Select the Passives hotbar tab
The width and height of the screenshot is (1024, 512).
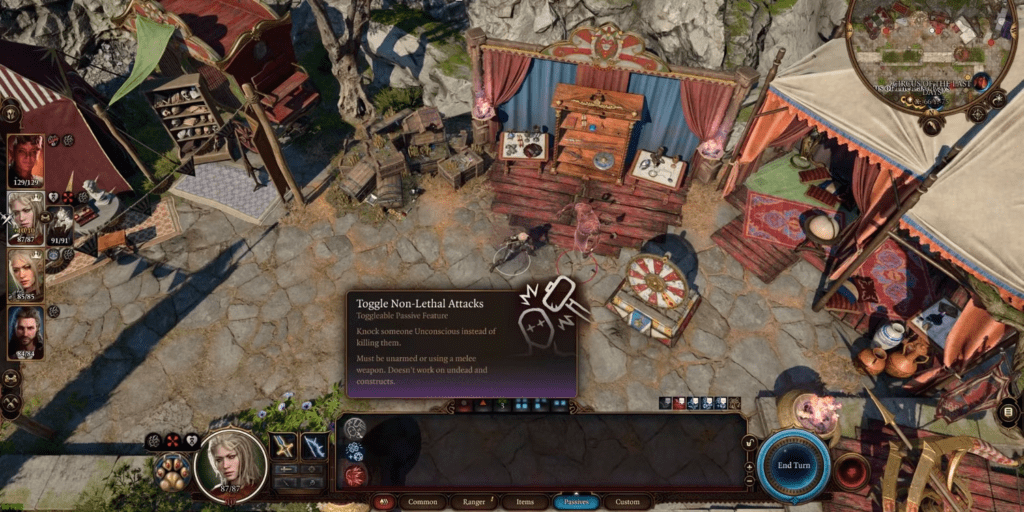point(576,502)
